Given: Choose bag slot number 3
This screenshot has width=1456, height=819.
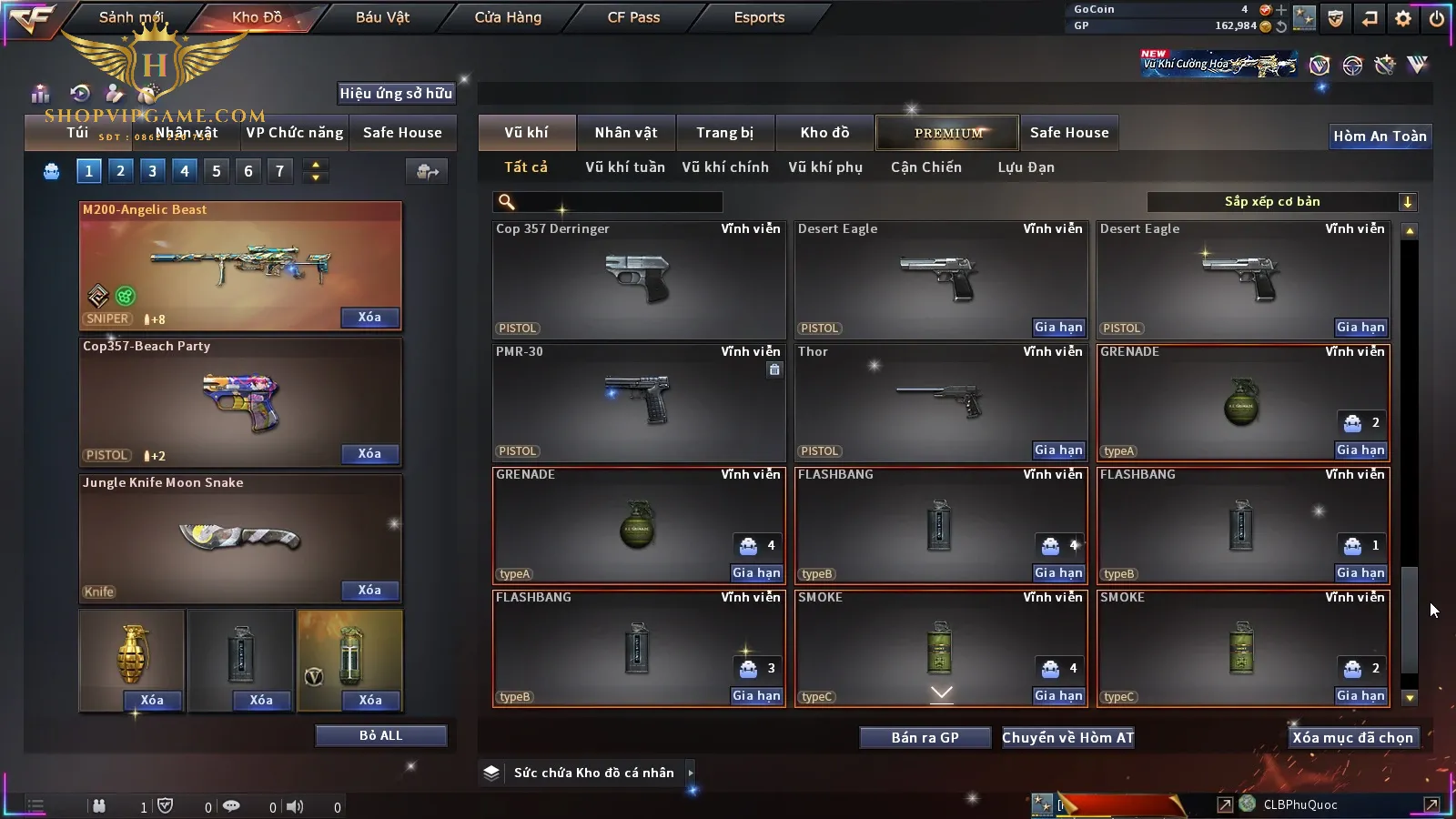Looking at the screenshot, I should point(152,171).
